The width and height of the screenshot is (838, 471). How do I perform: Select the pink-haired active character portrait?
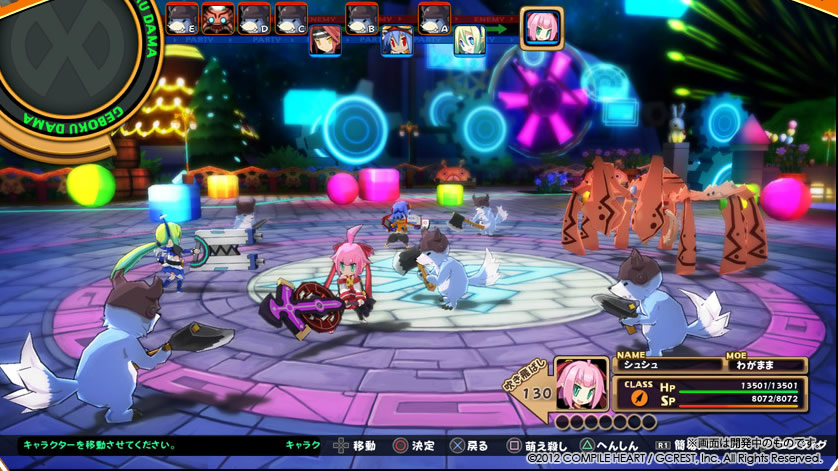tap(541, 28)
